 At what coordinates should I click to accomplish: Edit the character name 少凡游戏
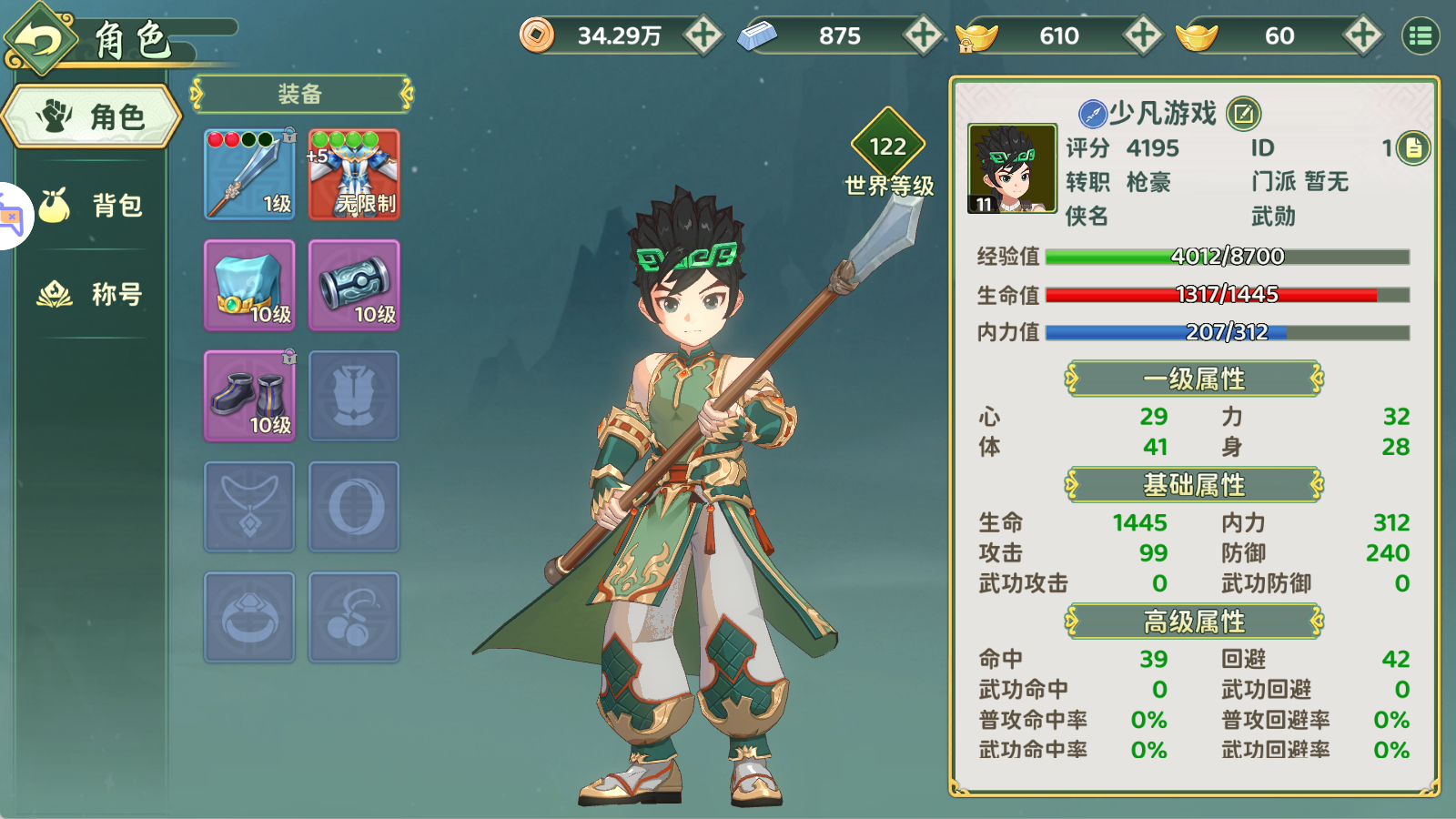coord(1243,114)
